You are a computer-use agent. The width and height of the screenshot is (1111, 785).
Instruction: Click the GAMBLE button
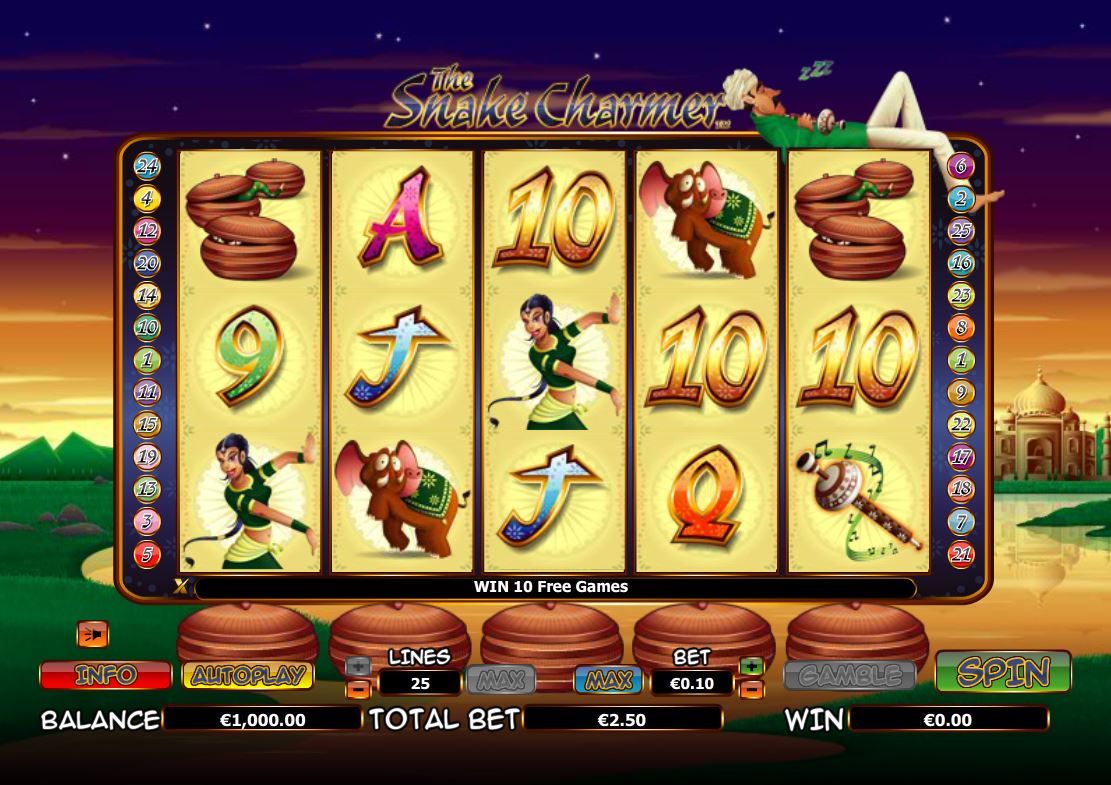pyautogui.click(x=850, y=676)
